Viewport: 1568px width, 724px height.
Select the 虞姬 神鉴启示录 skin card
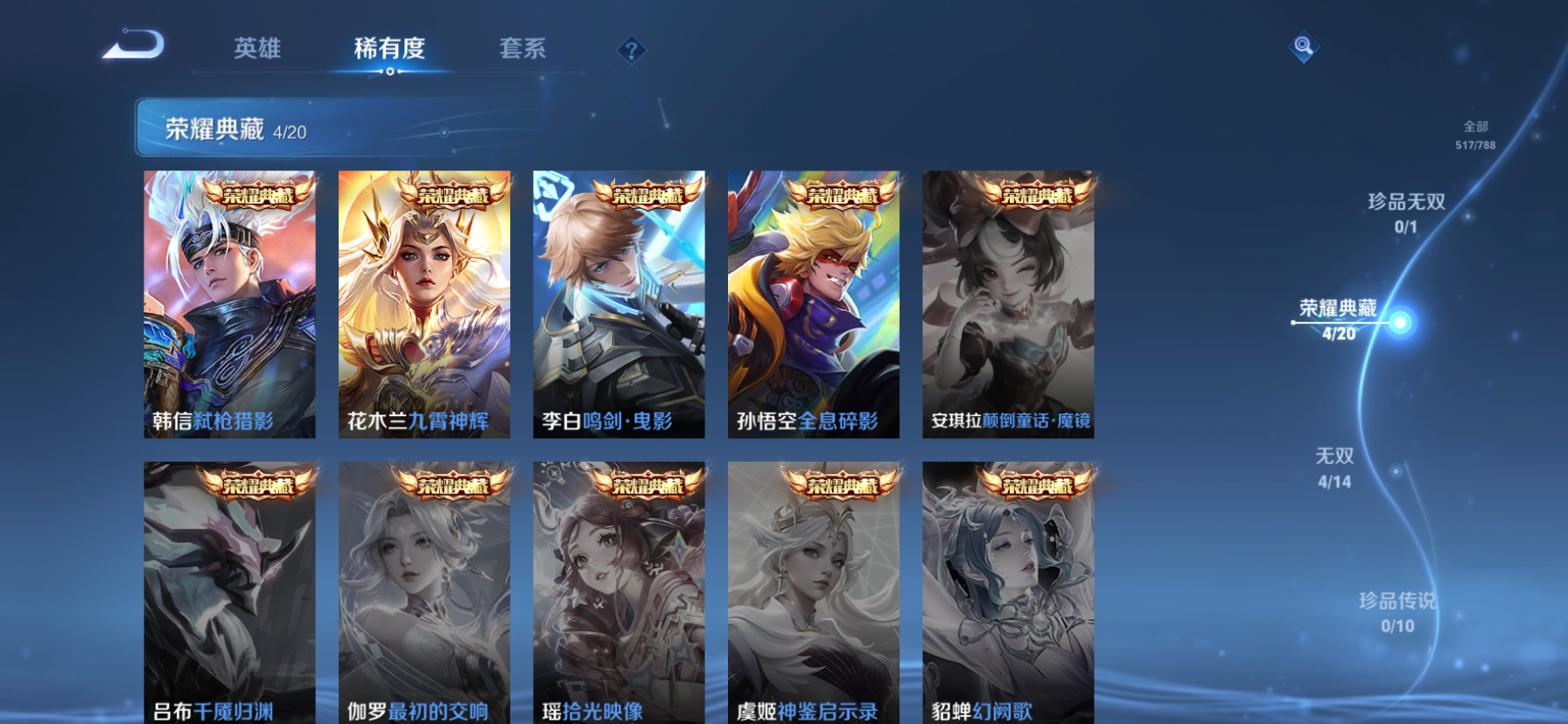tap(814, 592)
